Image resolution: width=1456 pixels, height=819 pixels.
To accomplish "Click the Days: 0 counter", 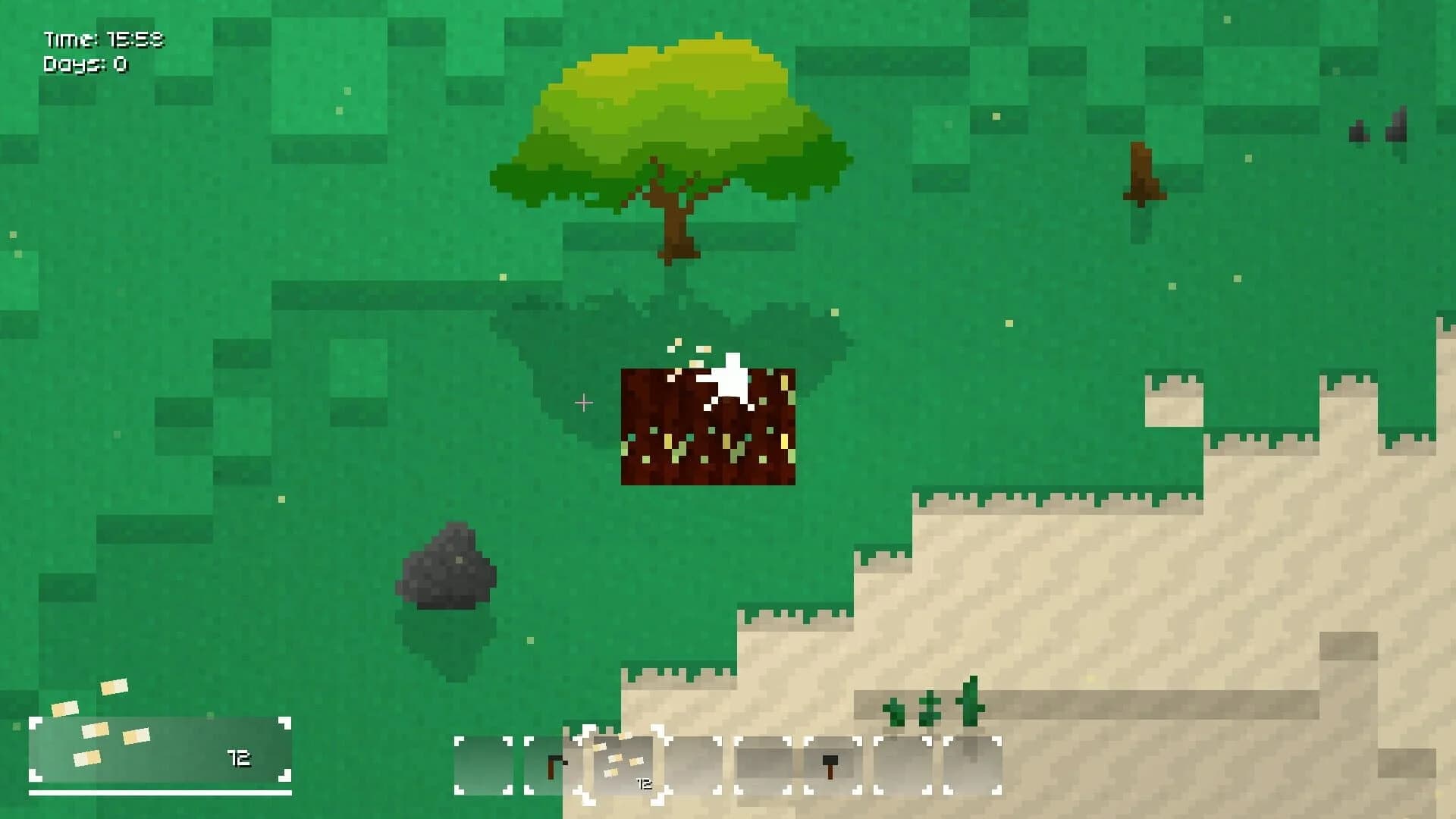I will point(86,65).
